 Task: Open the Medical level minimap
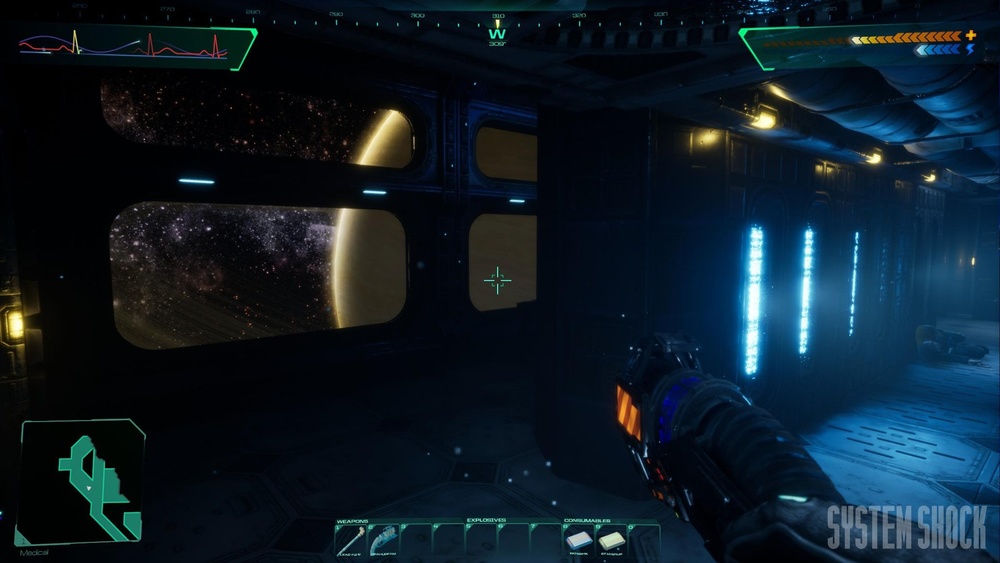(x=82, y=481)
